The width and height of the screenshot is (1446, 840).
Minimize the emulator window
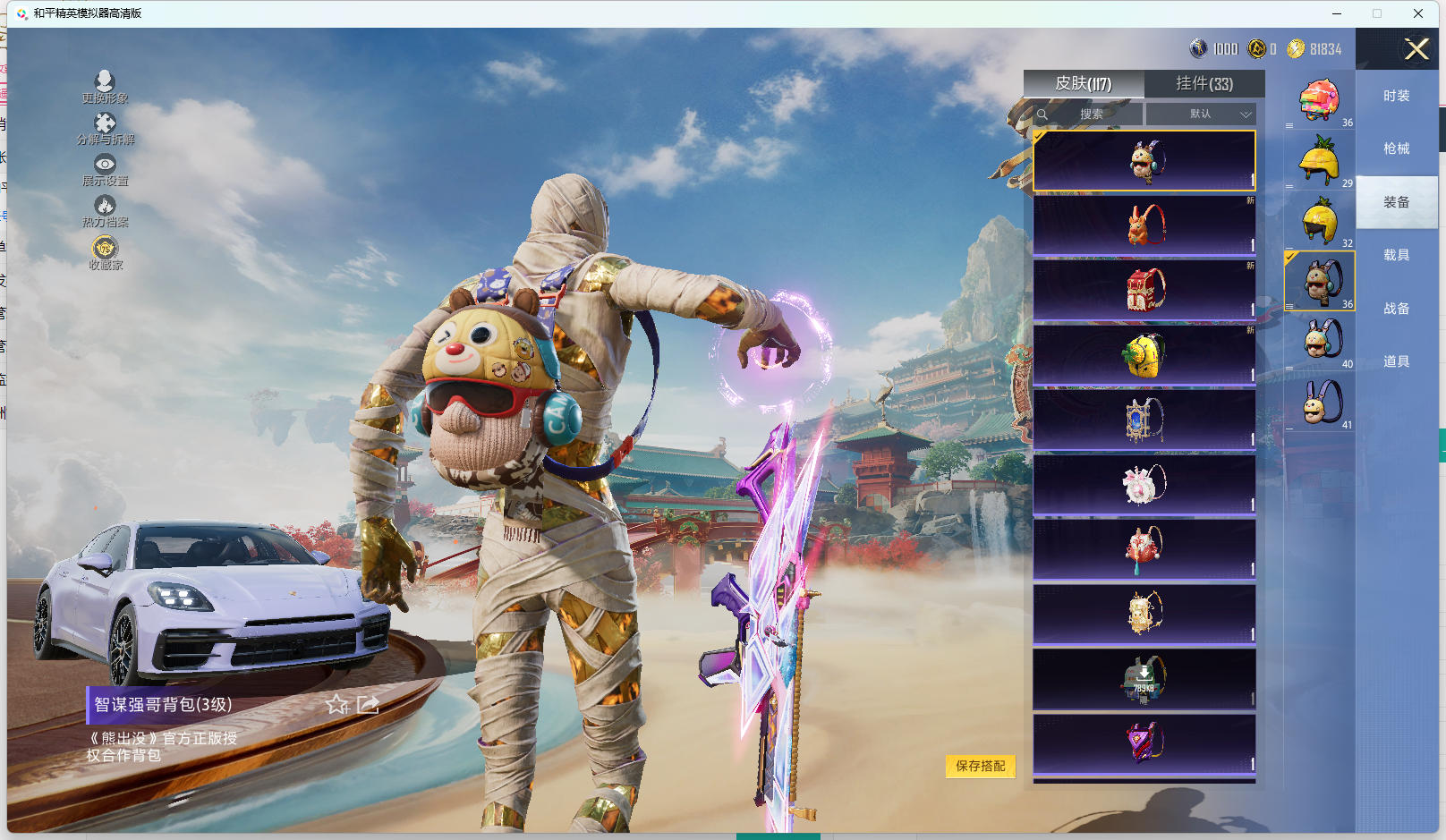pyautogui.click(x=1337, y=13)
